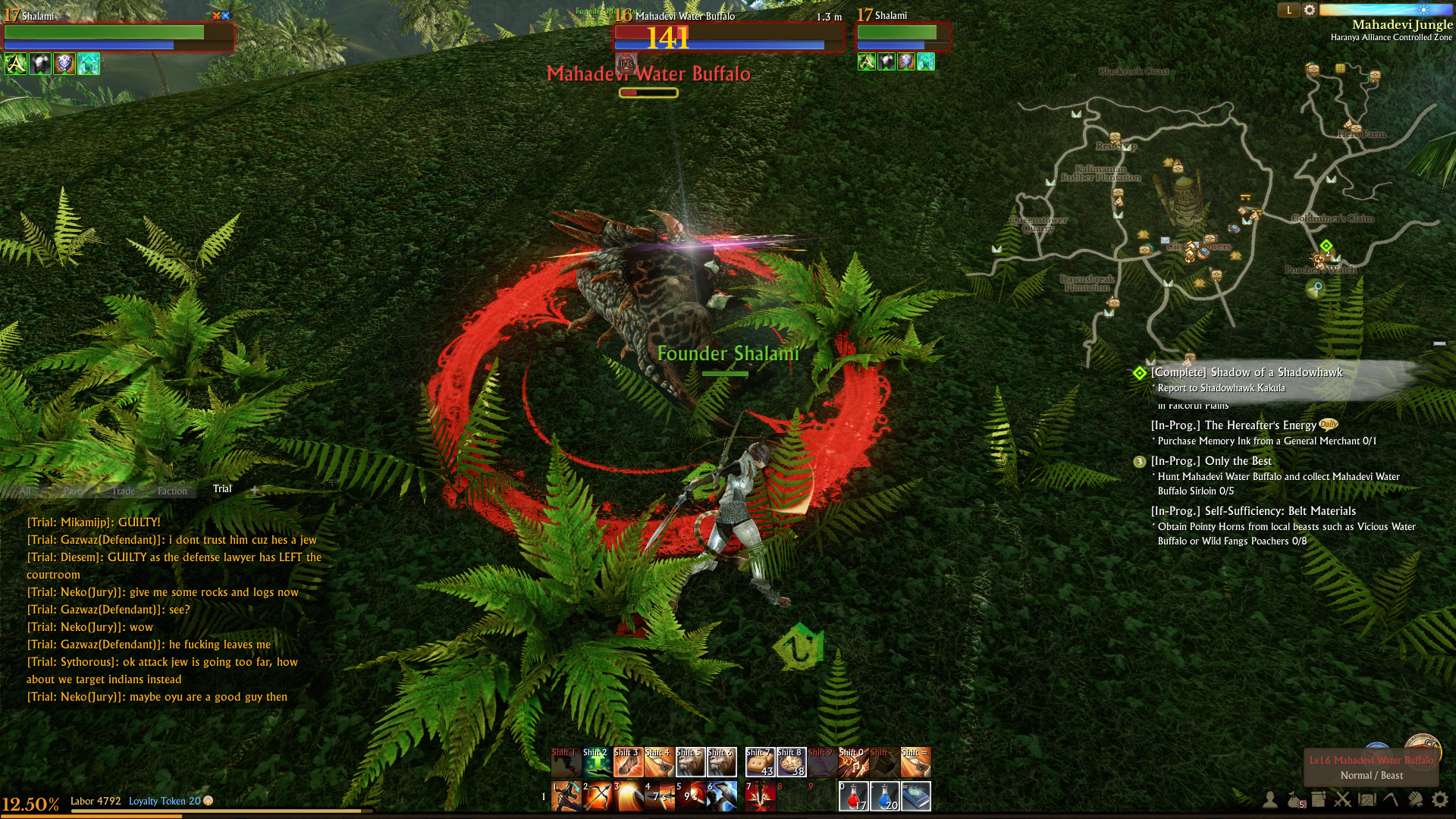Select the Only the Best quest tracker
The height and width of the screenshot is (819, 1456).
pos(1238,461)
